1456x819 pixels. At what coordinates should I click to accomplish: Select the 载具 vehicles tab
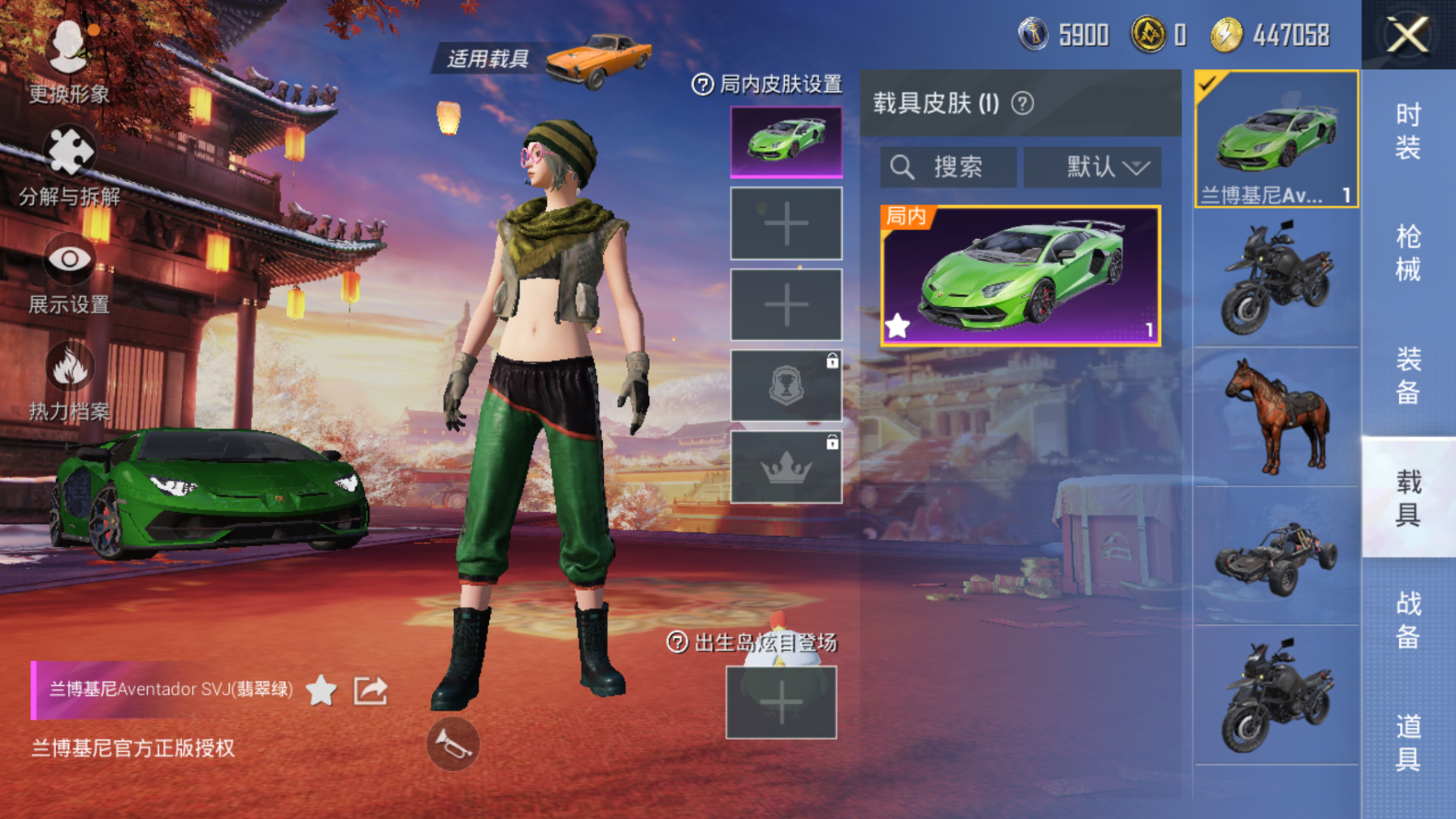click(x=1408, y=497)
